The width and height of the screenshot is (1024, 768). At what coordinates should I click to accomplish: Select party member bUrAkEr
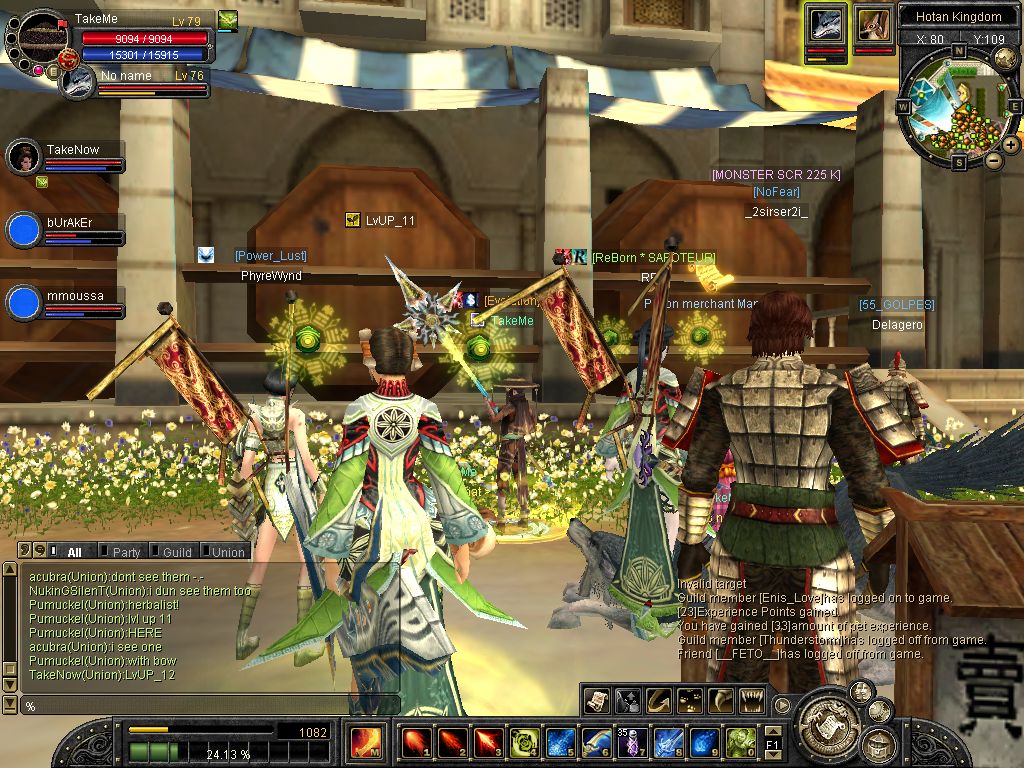23,229
